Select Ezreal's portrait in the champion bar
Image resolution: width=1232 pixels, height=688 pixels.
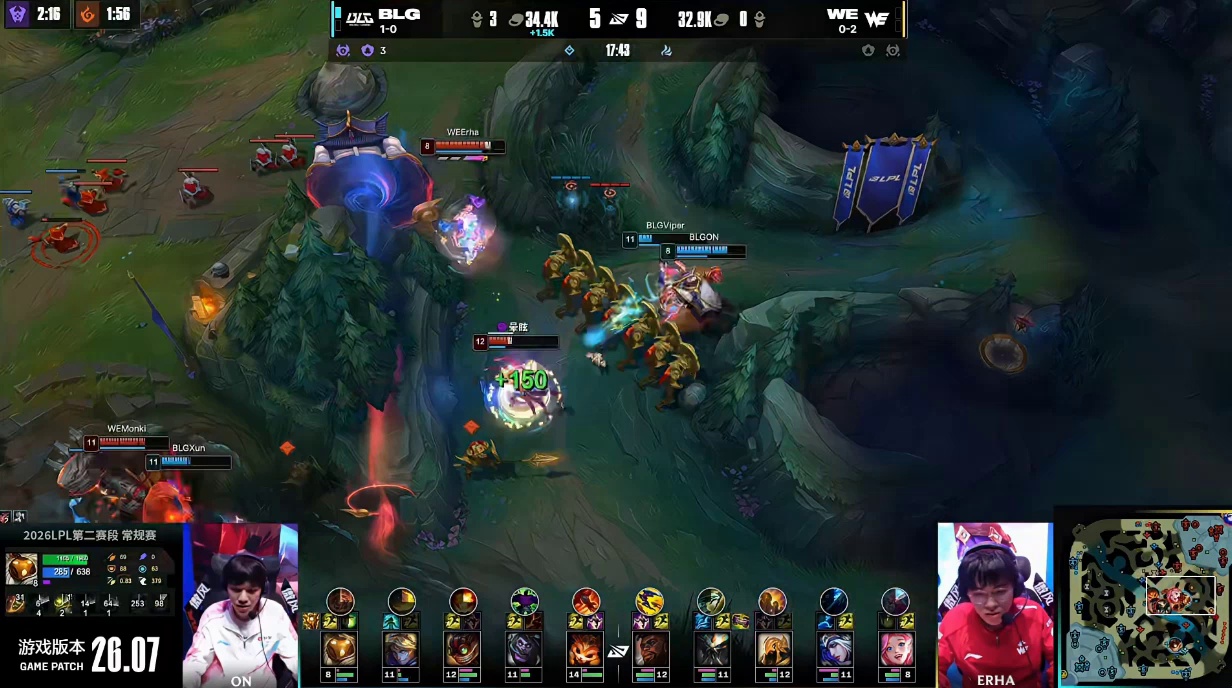400,650
